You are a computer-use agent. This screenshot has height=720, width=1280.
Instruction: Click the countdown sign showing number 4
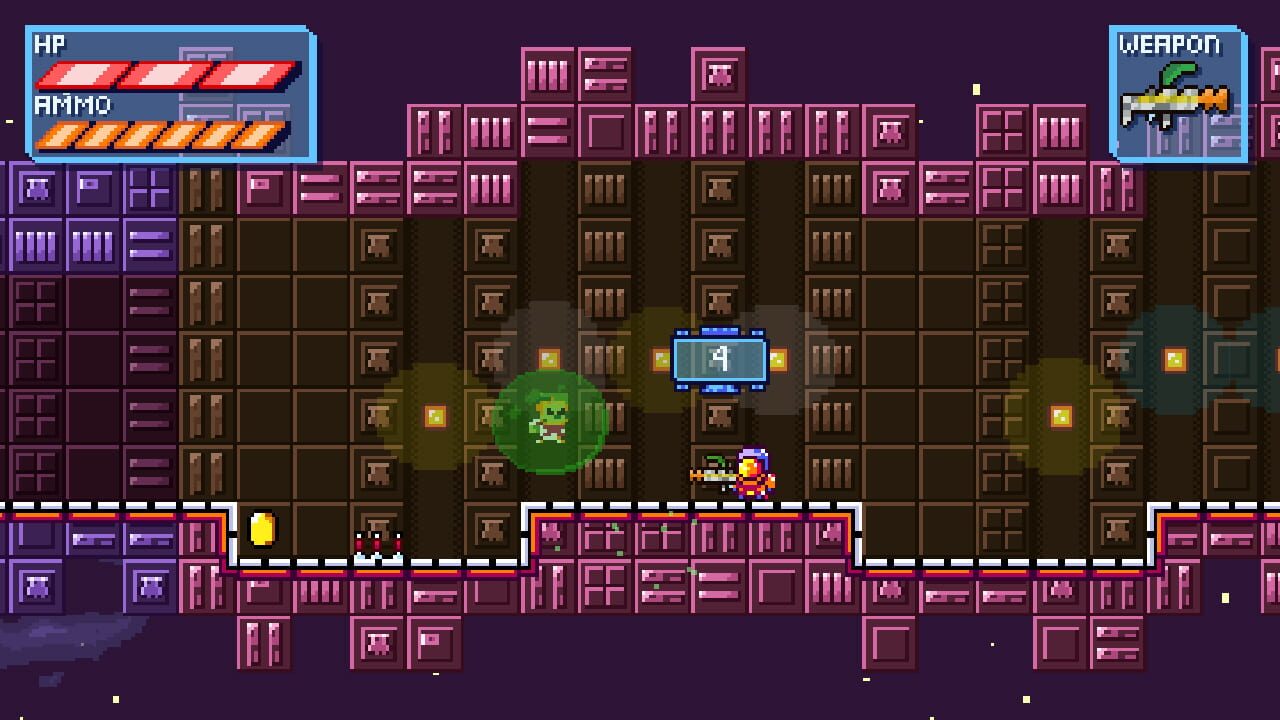click(x=719, y=360)
